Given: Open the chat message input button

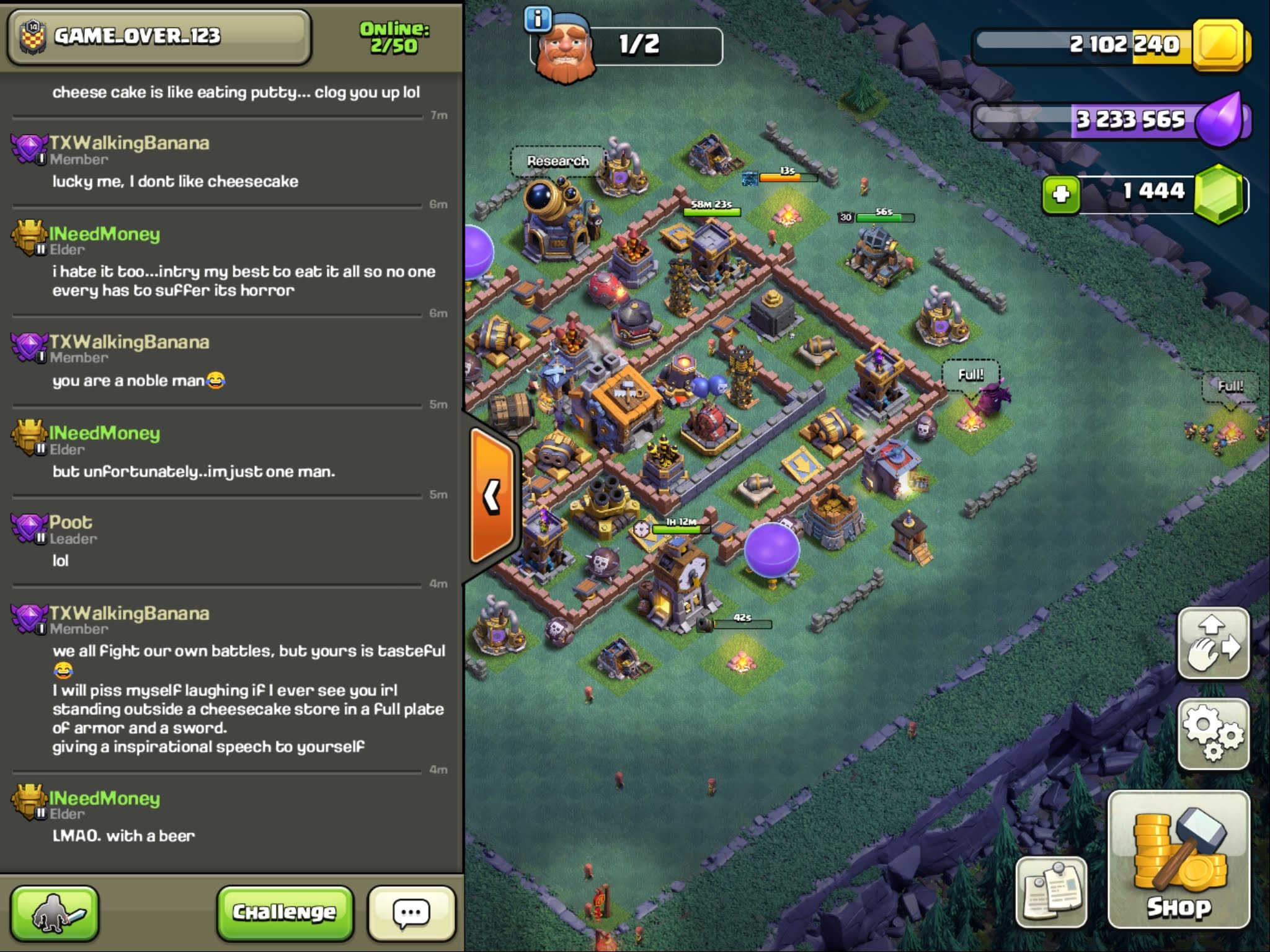Looking at the screenshot, I should 411,912.
